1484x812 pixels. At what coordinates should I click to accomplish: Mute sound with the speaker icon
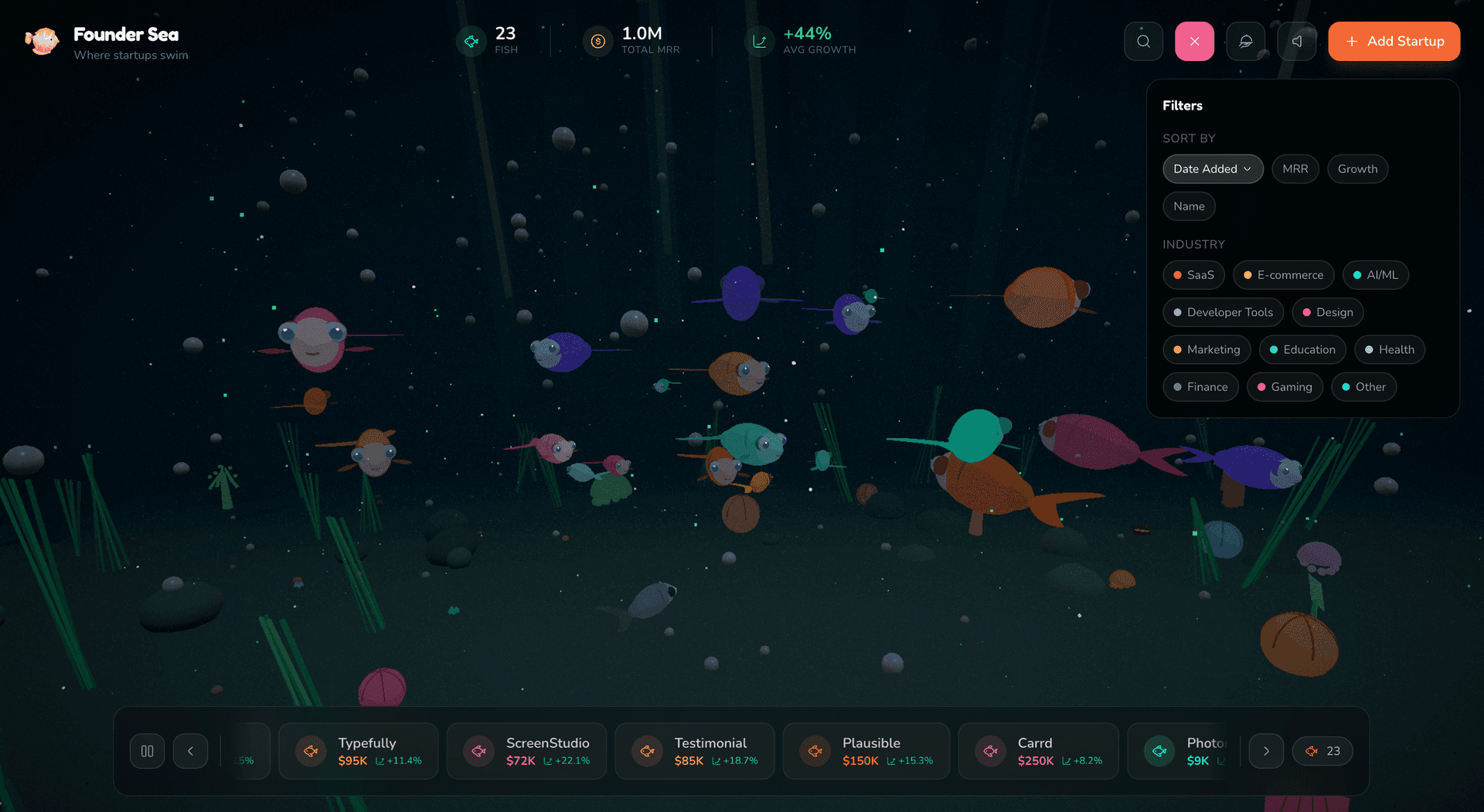pyautogui.click(x=1297, y=41)
